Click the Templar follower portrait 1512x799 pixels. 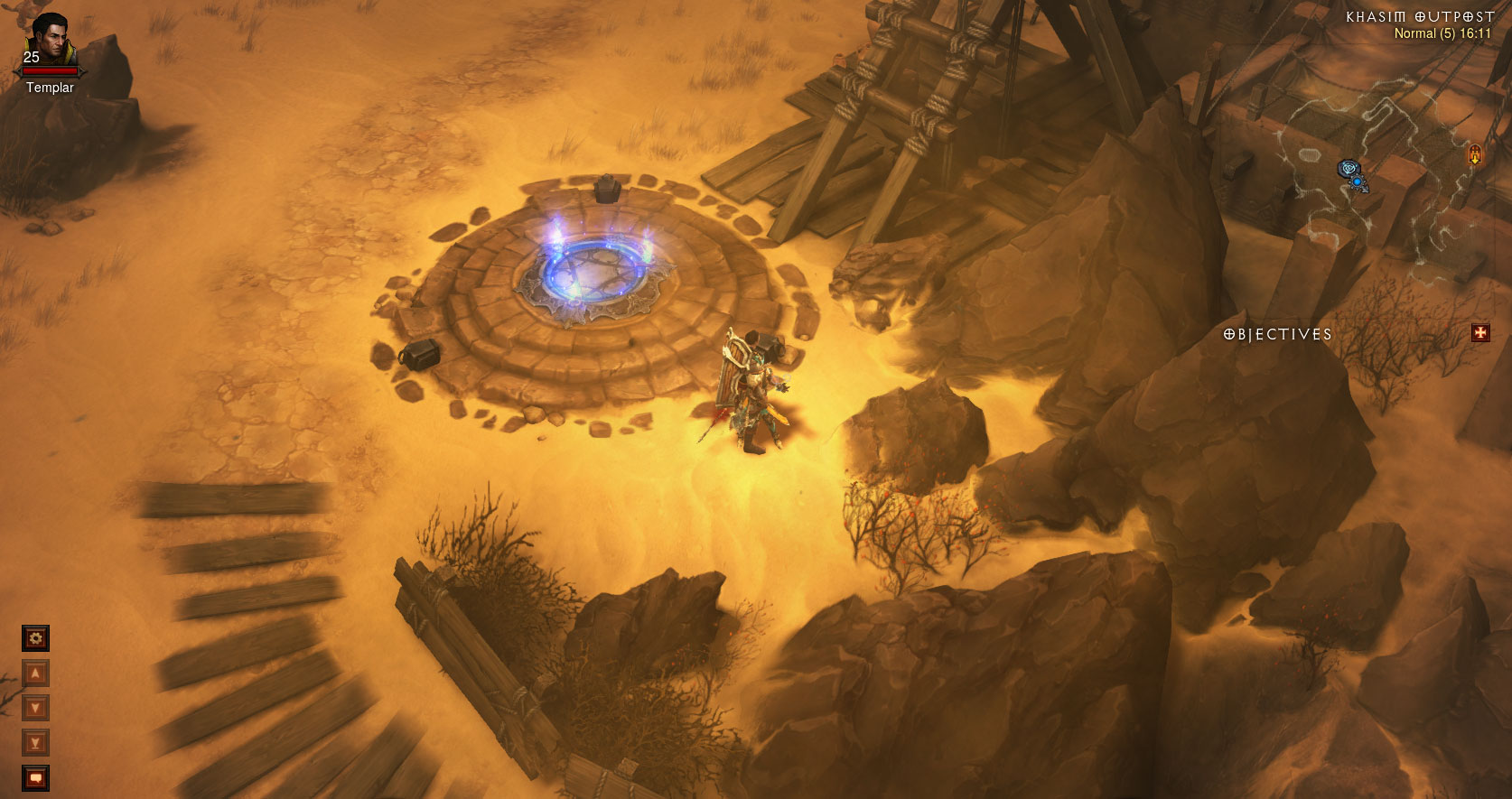tap(51, 40)
